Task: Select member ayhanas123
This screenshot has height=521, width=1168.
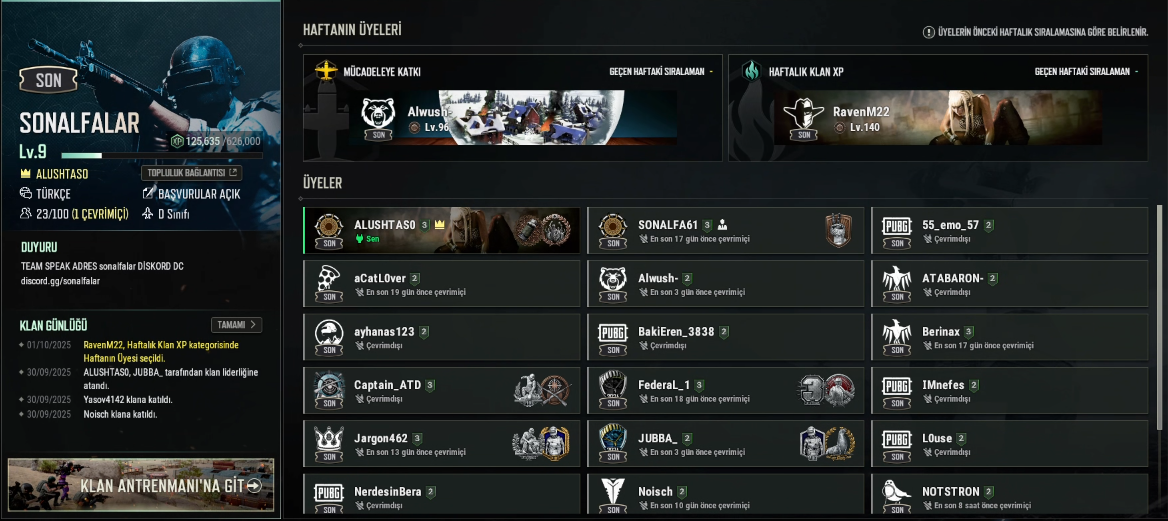Action: 441,337
